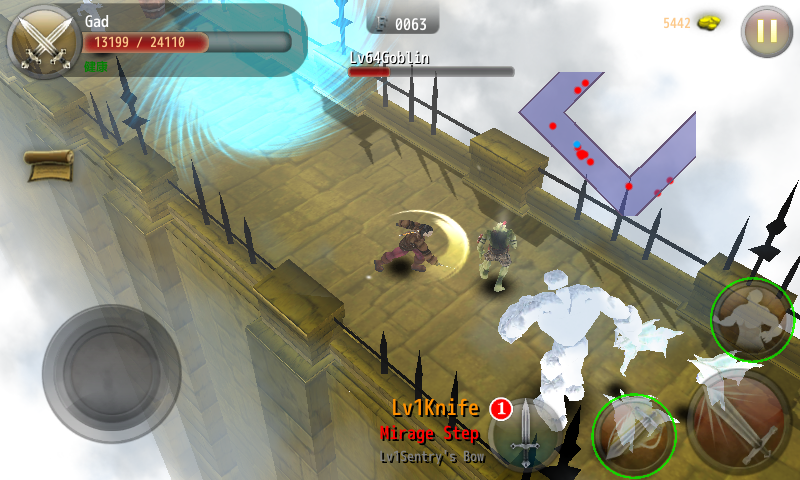This screenshot has width=800, height=480.
Task: Click the gold coins icon
Action: tap(710, 23)
